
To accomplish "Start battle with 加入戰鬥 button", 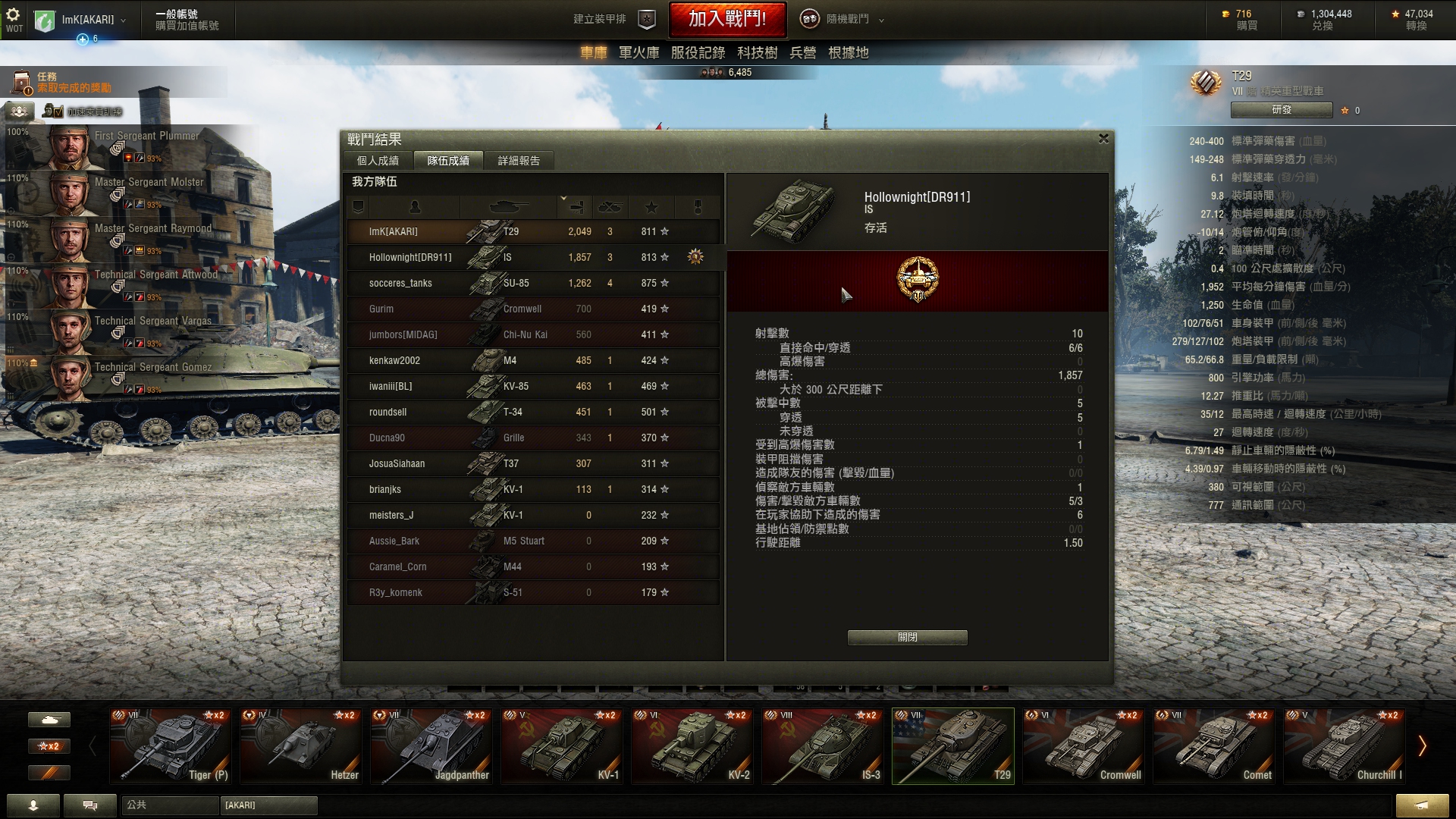I will (x=726, y=19).
